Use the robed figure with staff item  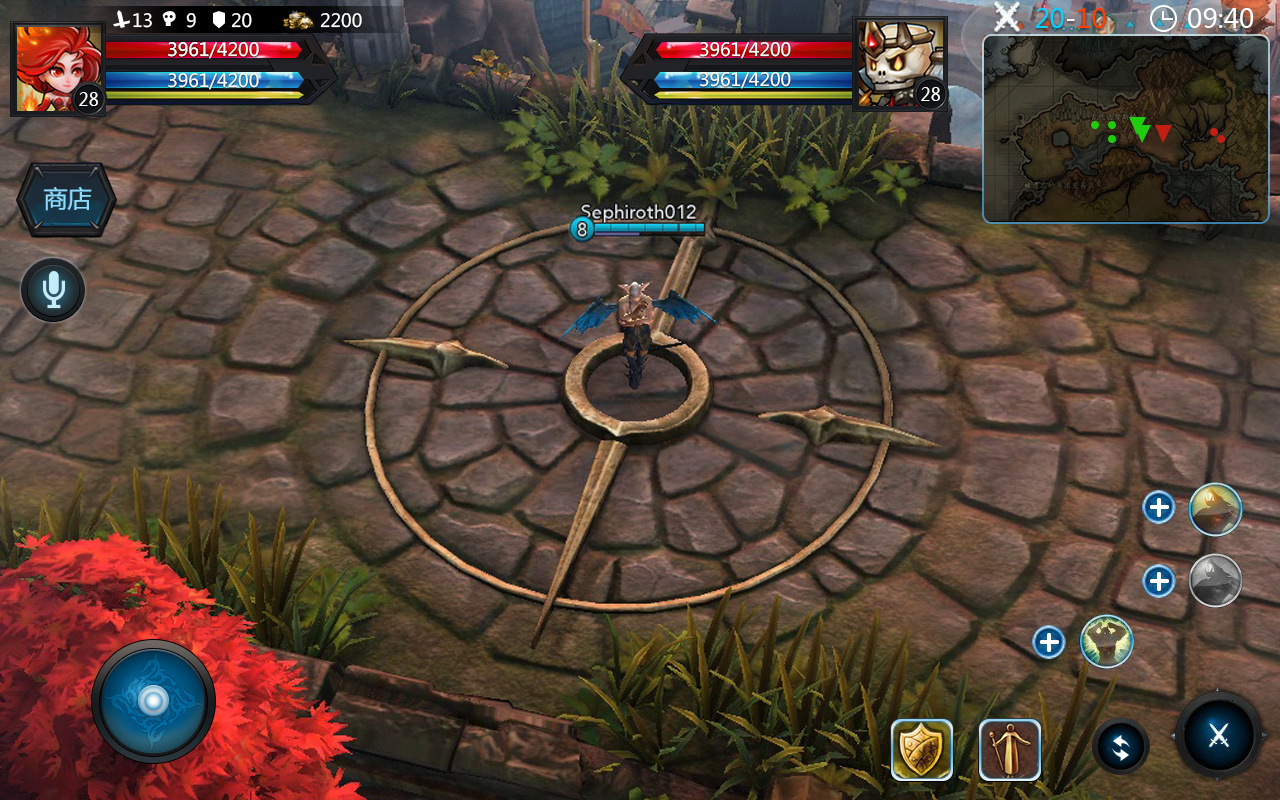click(1010, 750)
